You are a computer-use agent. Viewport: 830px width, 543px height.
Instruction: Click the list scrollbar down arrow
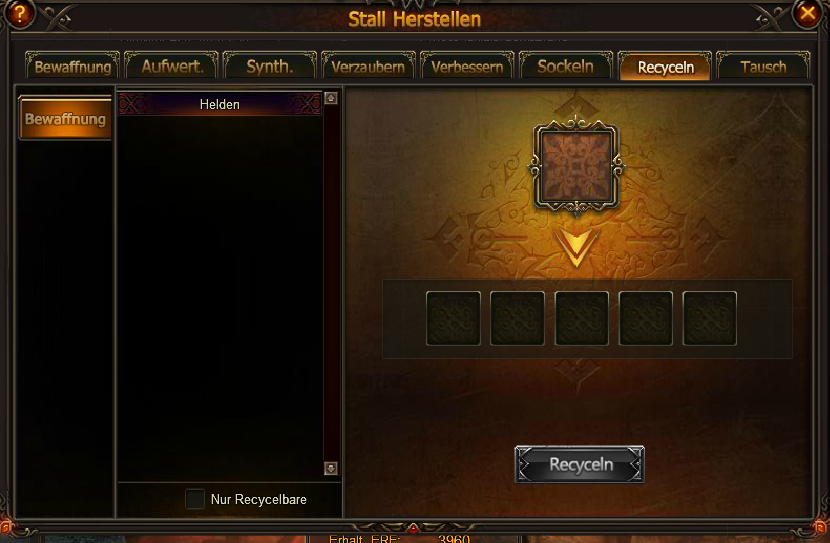pyautogui.click(x=331, y=468)
